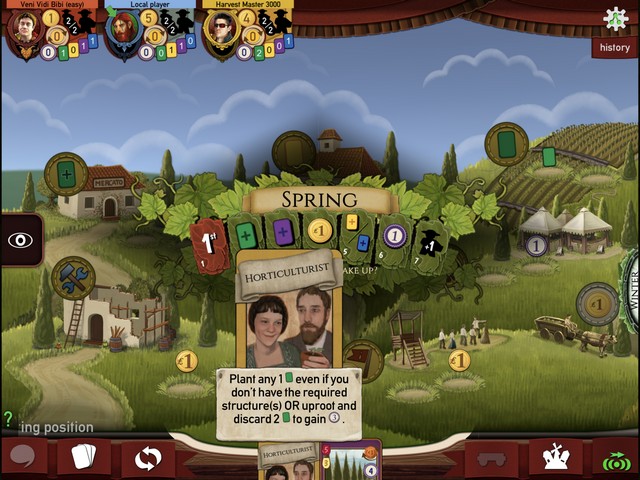
Task: Choose the yellow or blue card wake-up slot
Action: (x=357, y=232)
